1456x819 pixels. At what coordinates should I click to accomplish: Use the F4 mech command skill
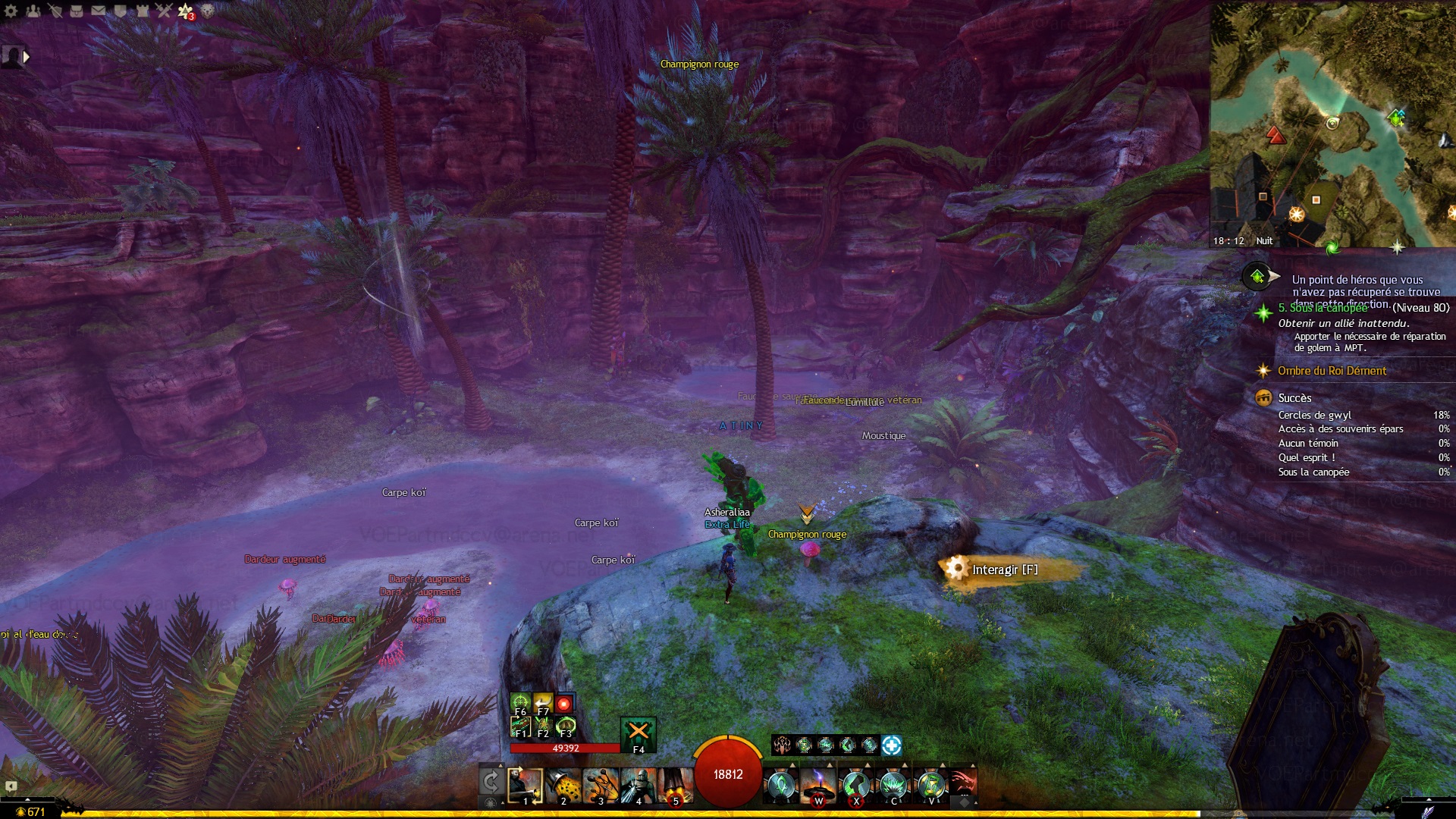click(639, 734)
